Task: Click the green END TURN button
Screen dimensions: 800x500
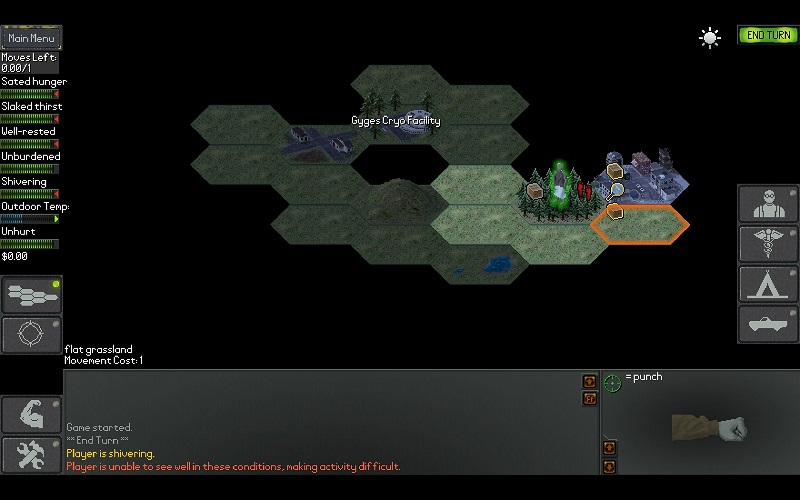Action: point(768,35)
